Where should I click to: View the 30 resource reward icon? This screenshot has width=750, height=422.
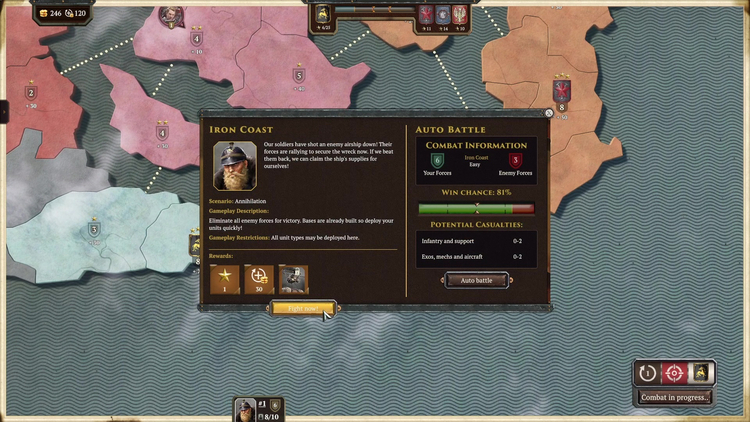[x=259, y=279]
